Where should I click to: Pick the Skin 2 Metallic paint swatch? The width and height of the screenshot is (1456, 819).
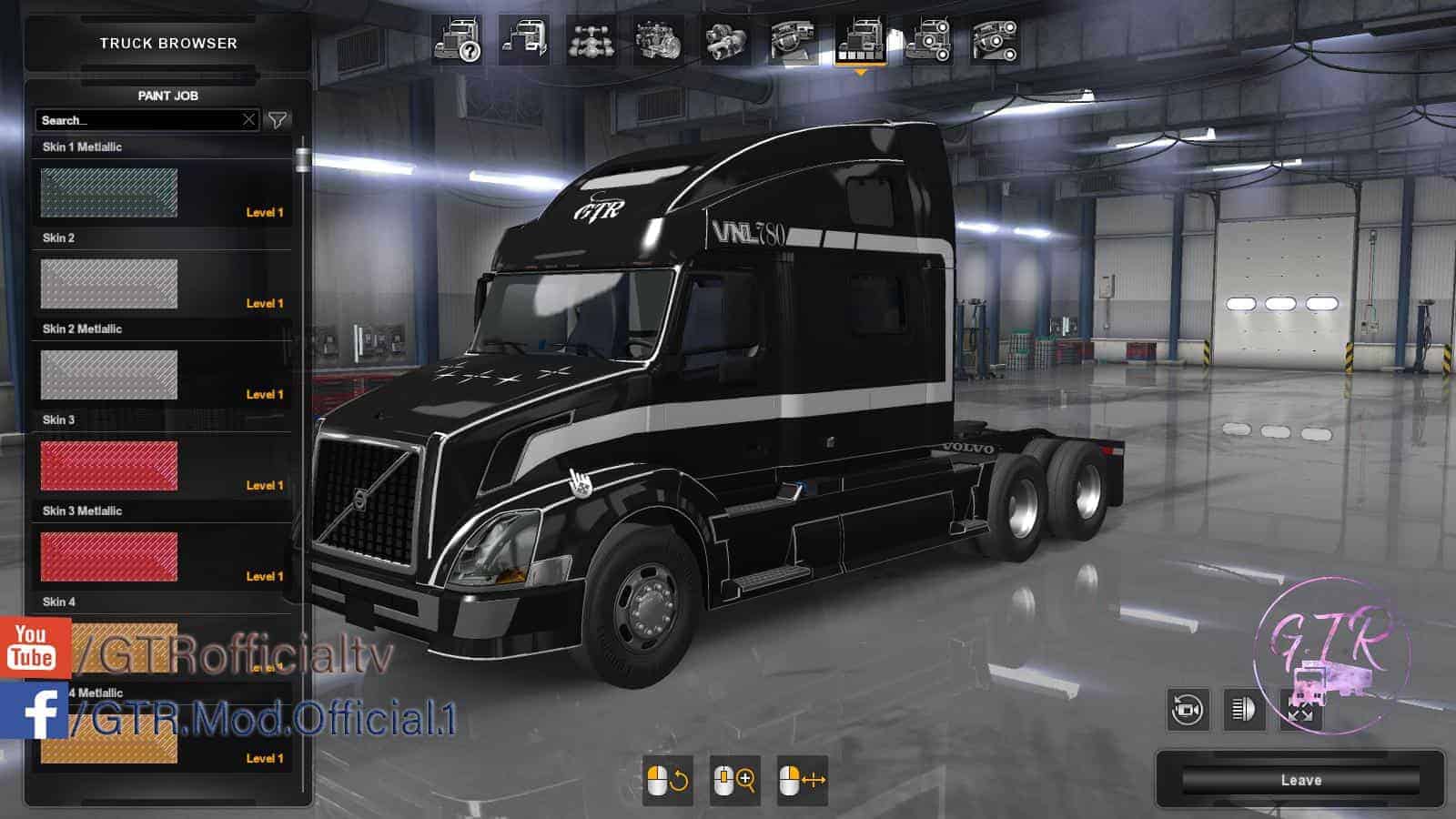pos(109,374)
